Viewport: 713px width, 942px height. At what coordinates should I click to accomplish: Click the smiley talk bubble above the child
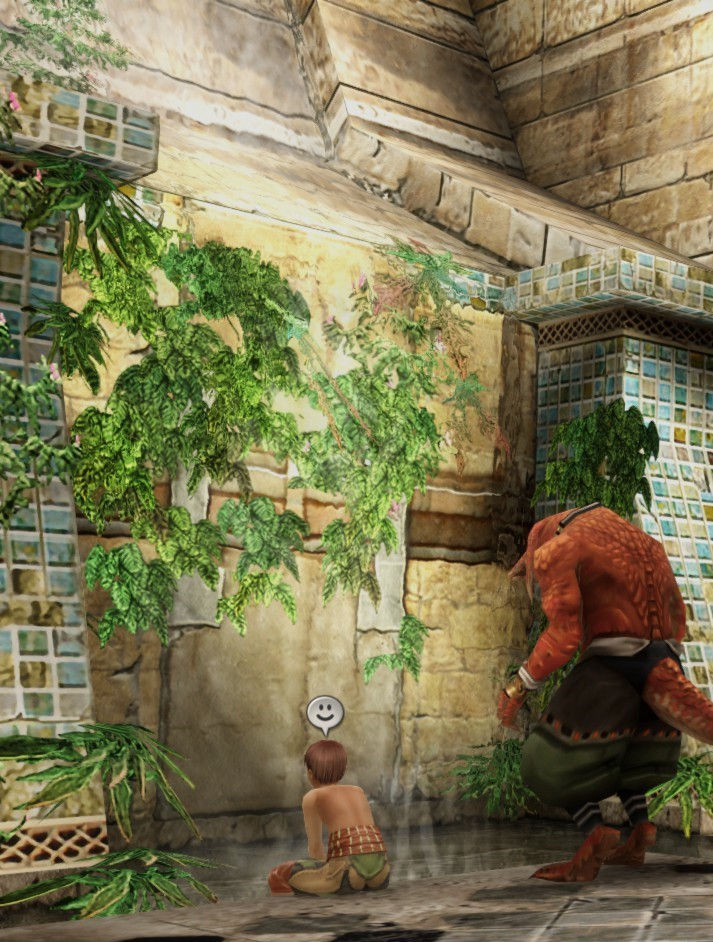(x=324, y=713)
